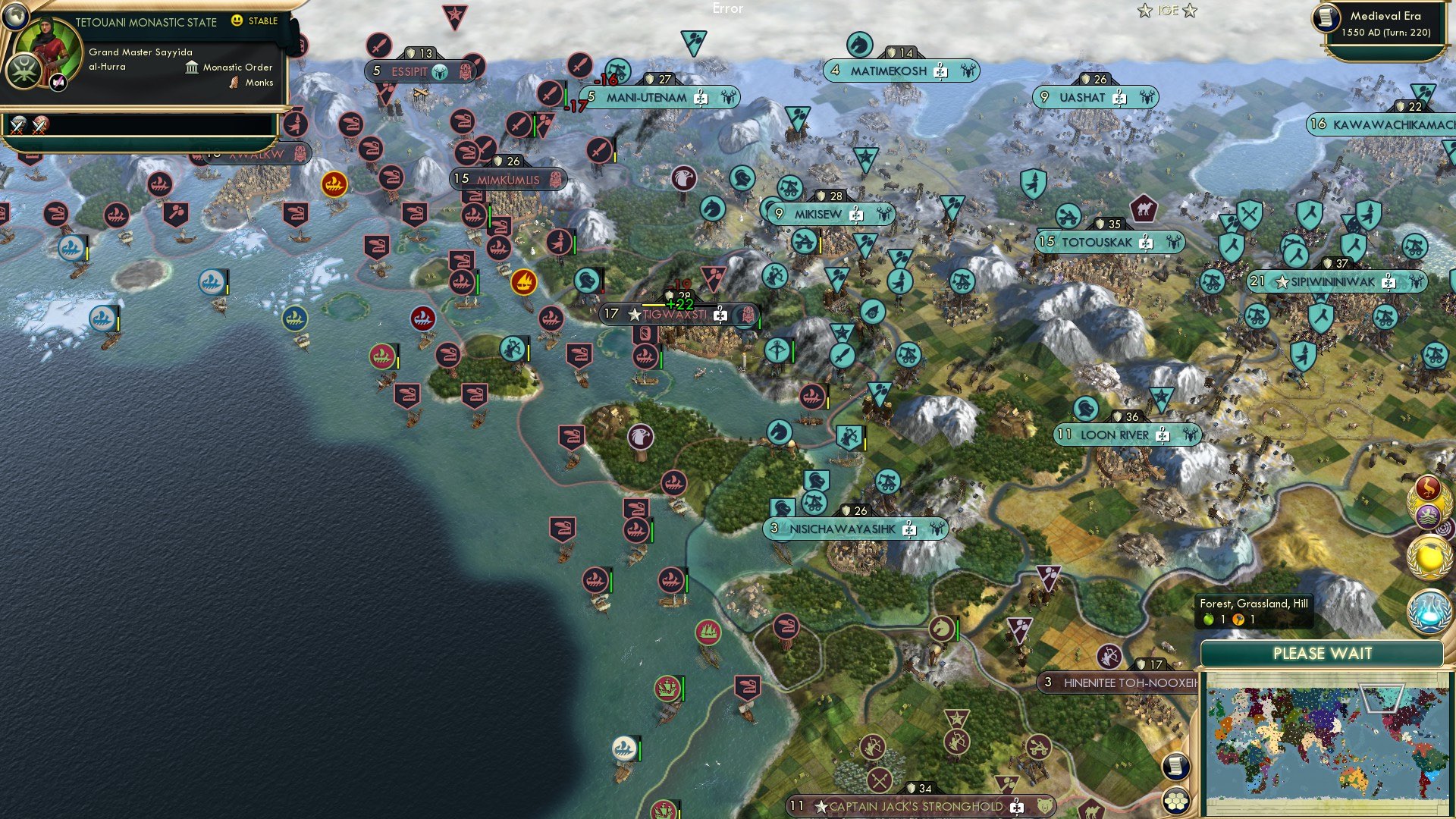The height and width of the screenshot is (819, 1456).
Task: Click the PLEASE WAIT banner
Action: 1325,653
